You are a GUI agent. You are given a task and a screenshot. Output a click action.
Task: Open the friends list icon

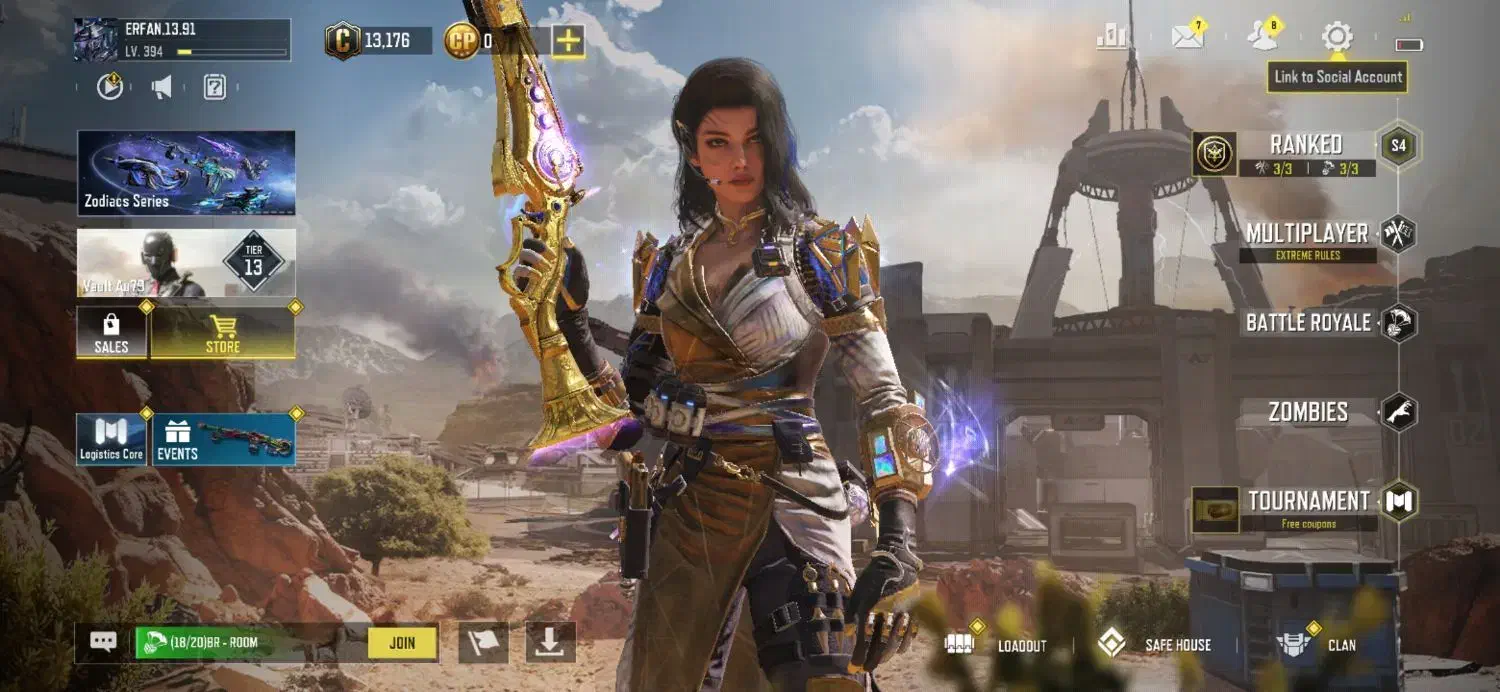[1262, 37]
